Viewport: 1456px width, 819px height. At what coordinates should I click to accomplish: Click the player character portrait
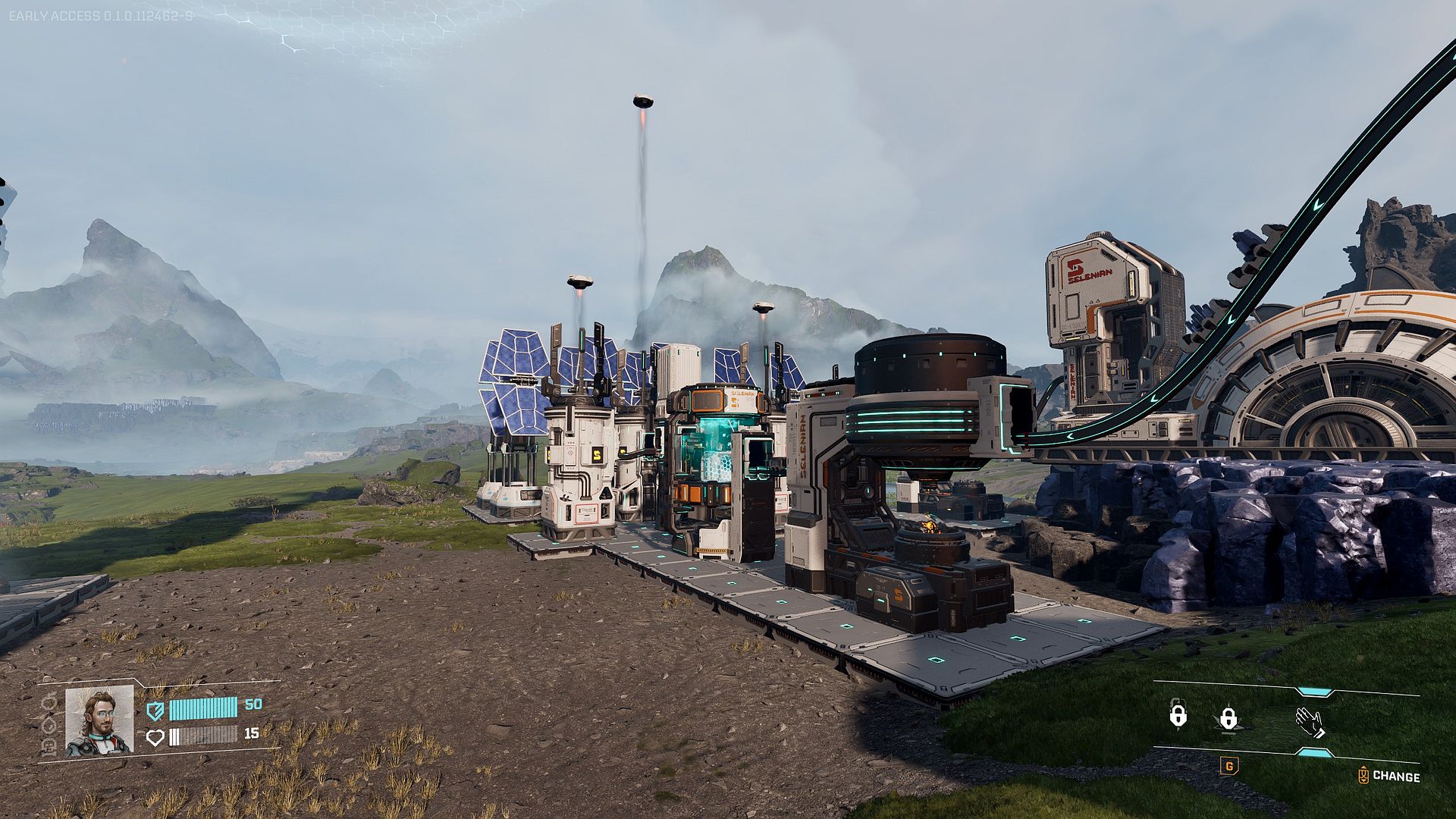pos(99,720)
